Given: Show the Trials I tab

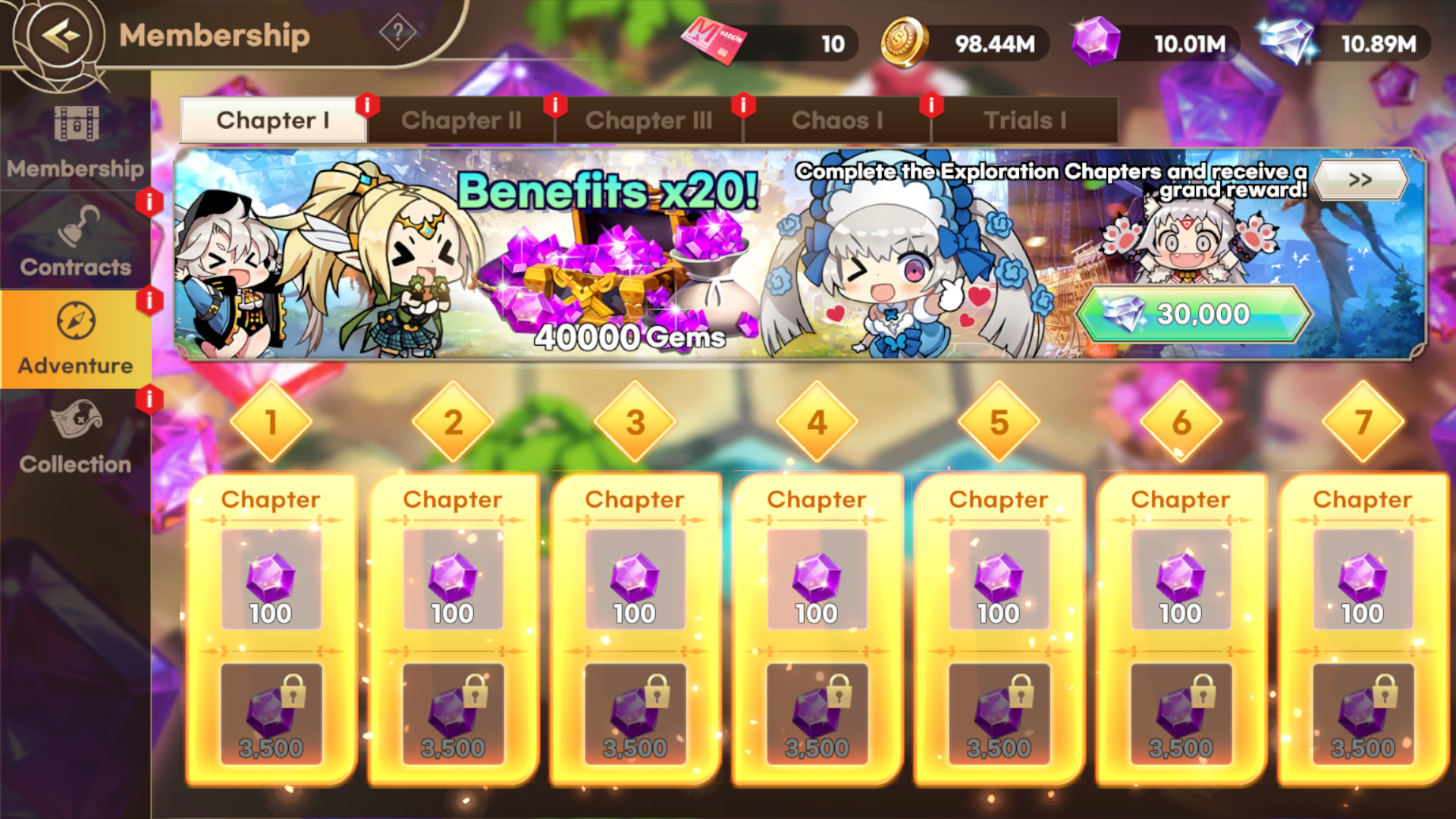Looking at the screenshot, I should (1025, 120).
